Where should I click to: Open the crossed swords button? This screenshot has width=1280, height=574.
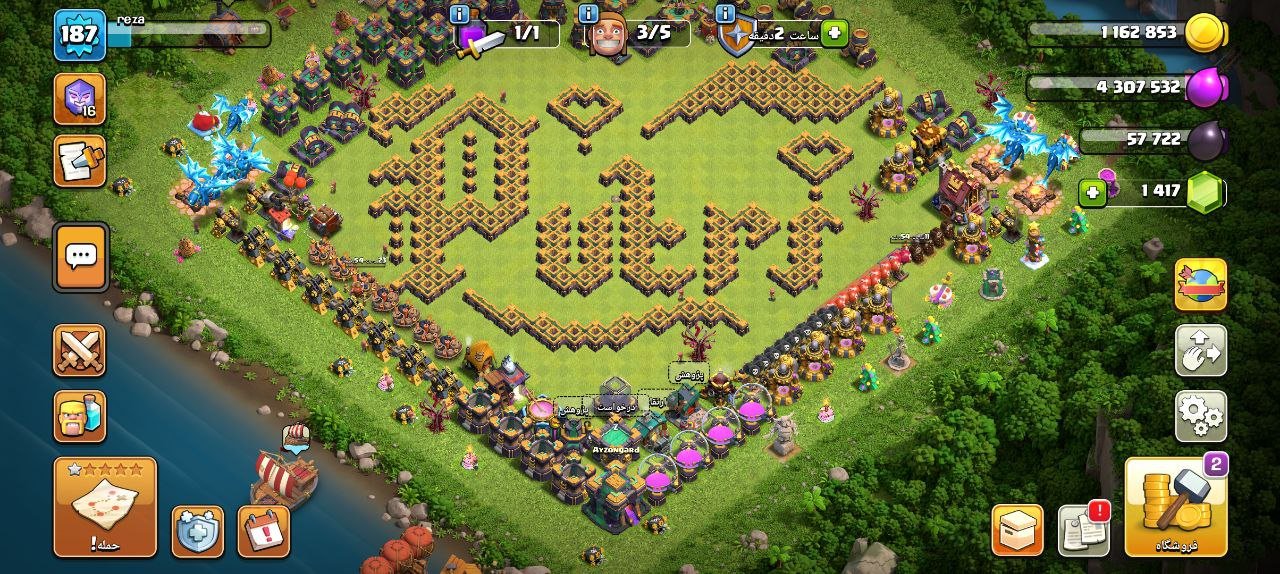click(x=80, y=350)
